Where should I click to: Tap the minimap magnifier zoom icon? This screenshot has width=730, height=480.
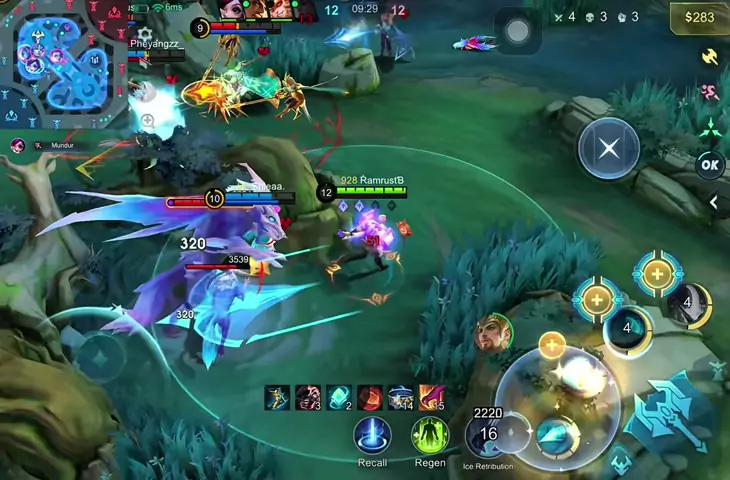147,121
